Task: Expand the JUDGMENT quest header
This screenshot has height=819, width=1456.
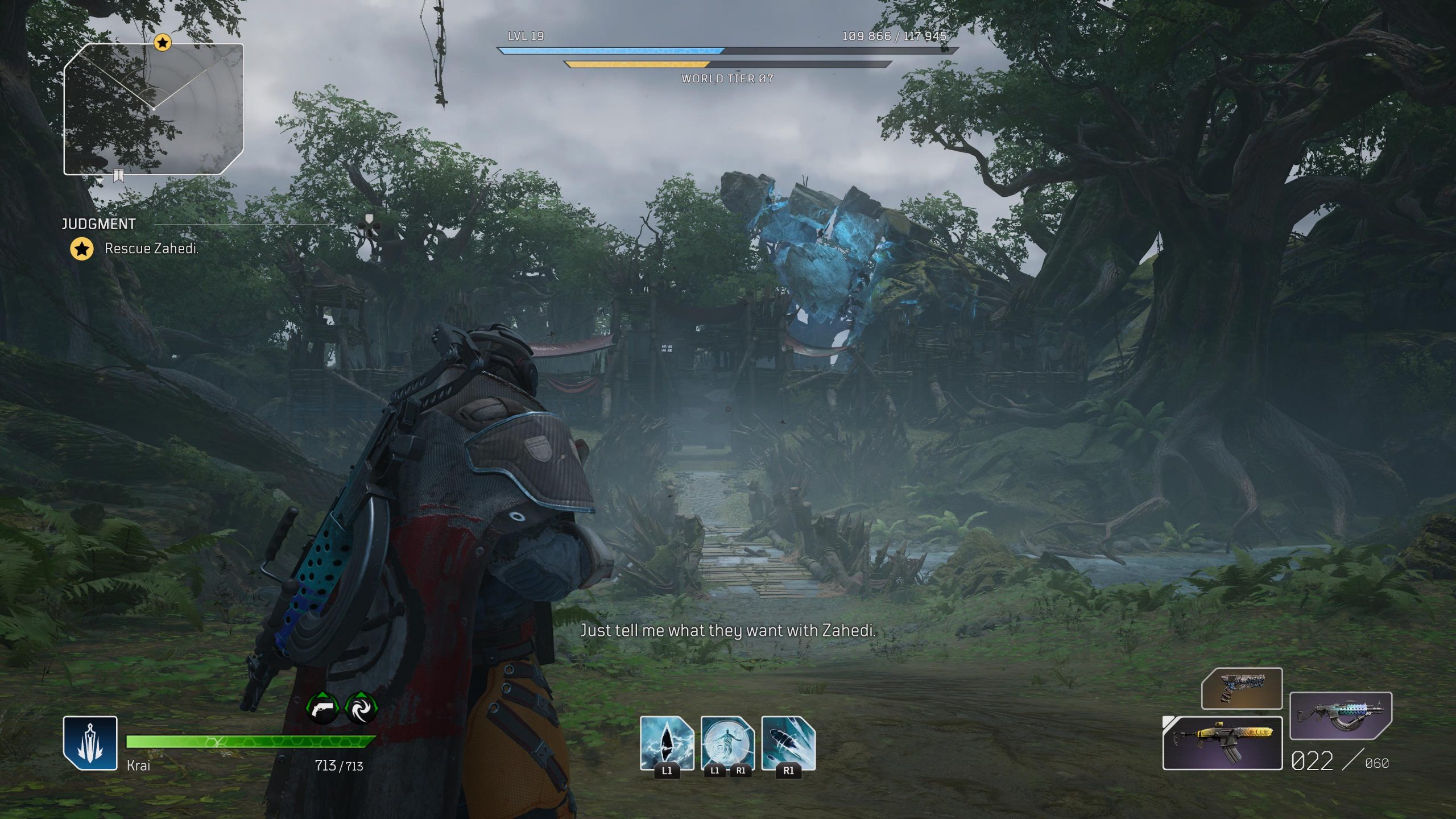Action: pos(100,224)
